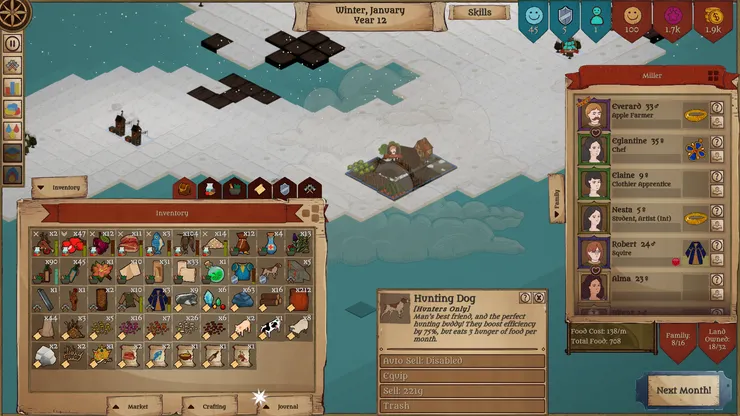Select the pink pig in inventory
The height and width of the screenshot is (416, 740).
tap(243, 327)
